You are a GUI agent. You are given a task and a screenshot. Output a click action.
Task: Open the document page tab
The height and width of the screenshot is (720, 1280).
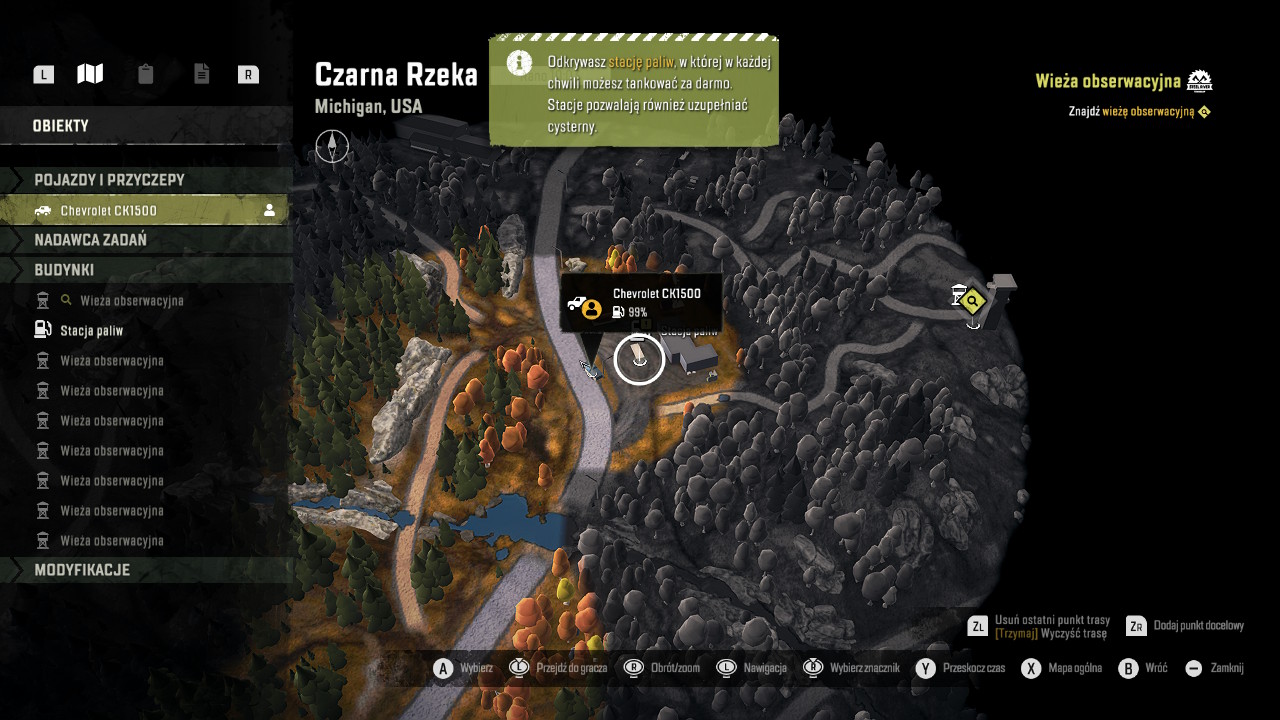202,74
